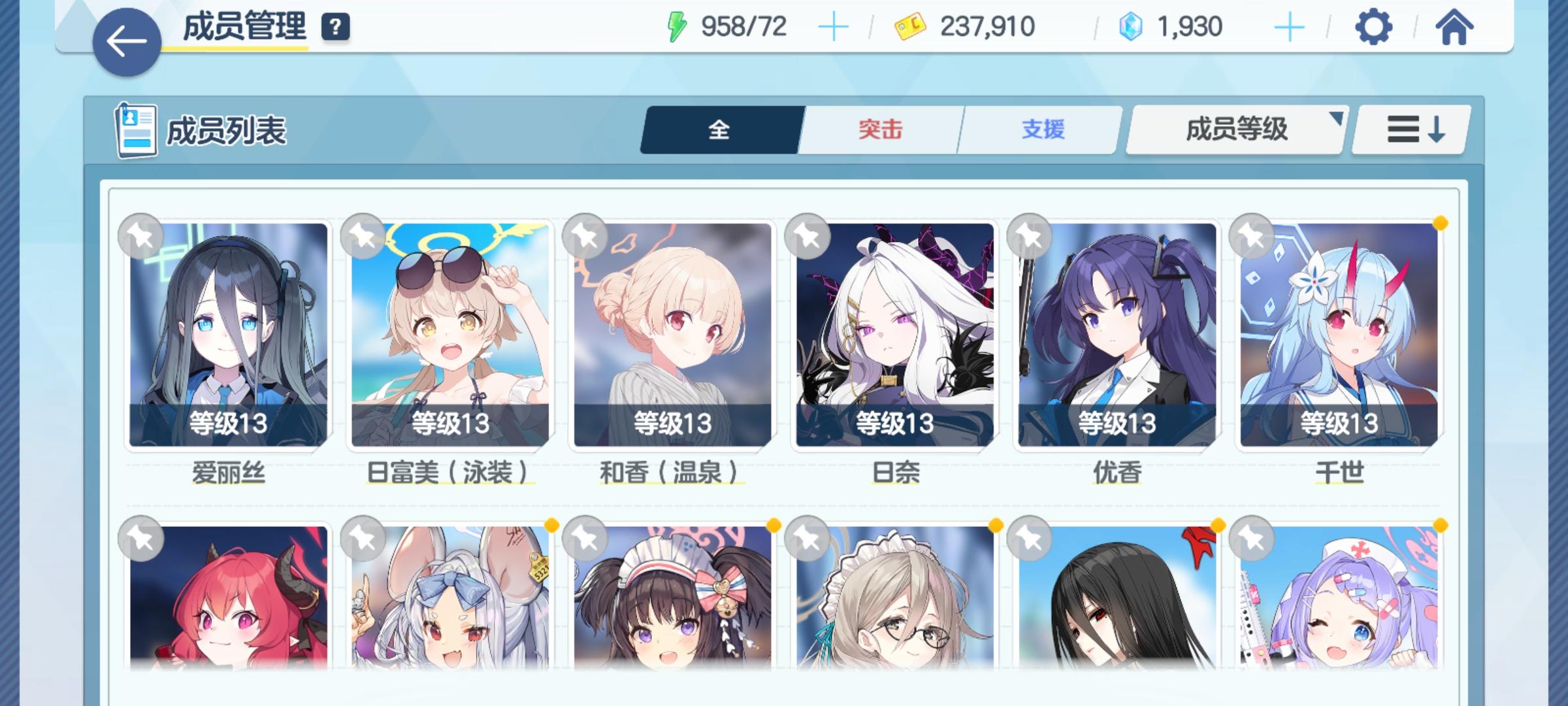1568x706 pixels.
Task: Tap the plus button to buy AP
Action: tap(834, 27)
